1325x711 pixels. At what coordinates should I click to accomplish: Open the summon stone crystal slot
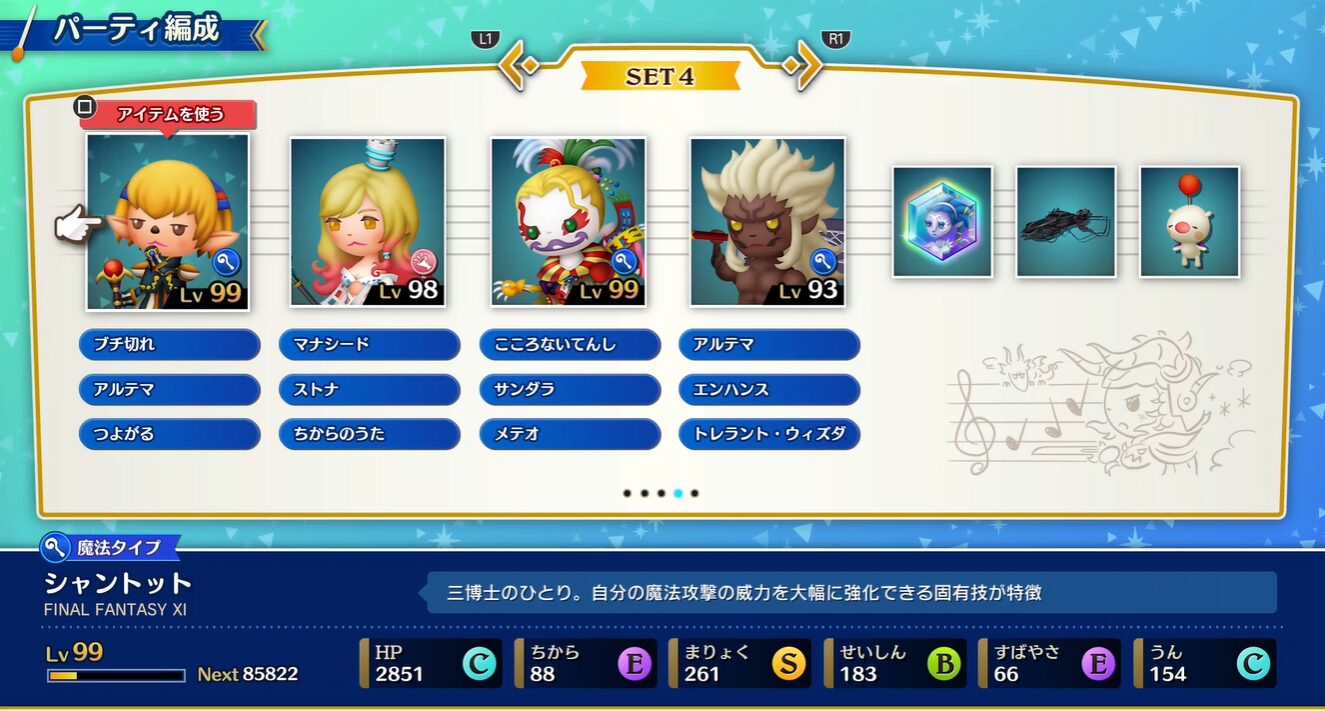click(942, 222)
